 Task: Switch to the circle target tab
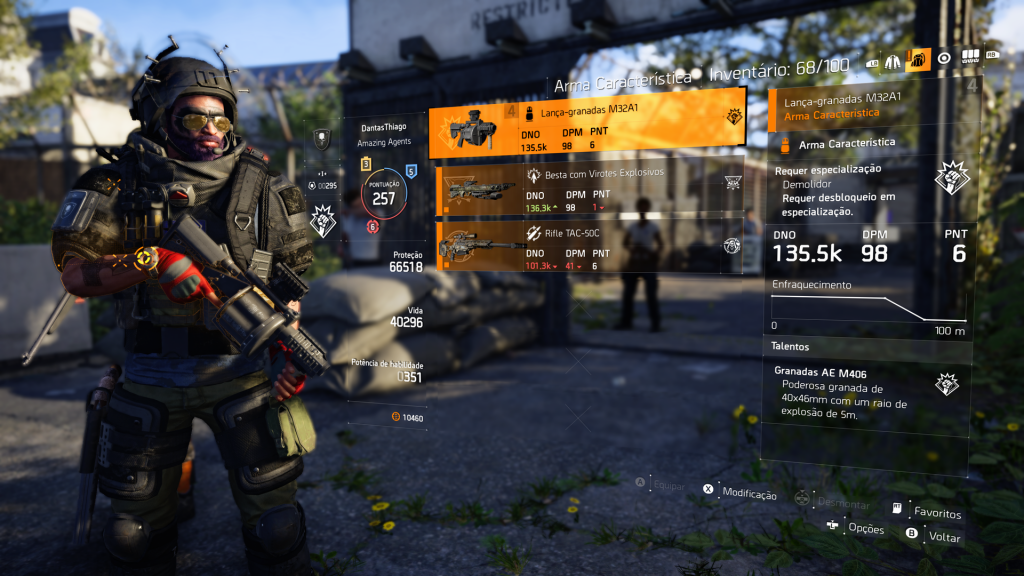click(x=944, y=59)
